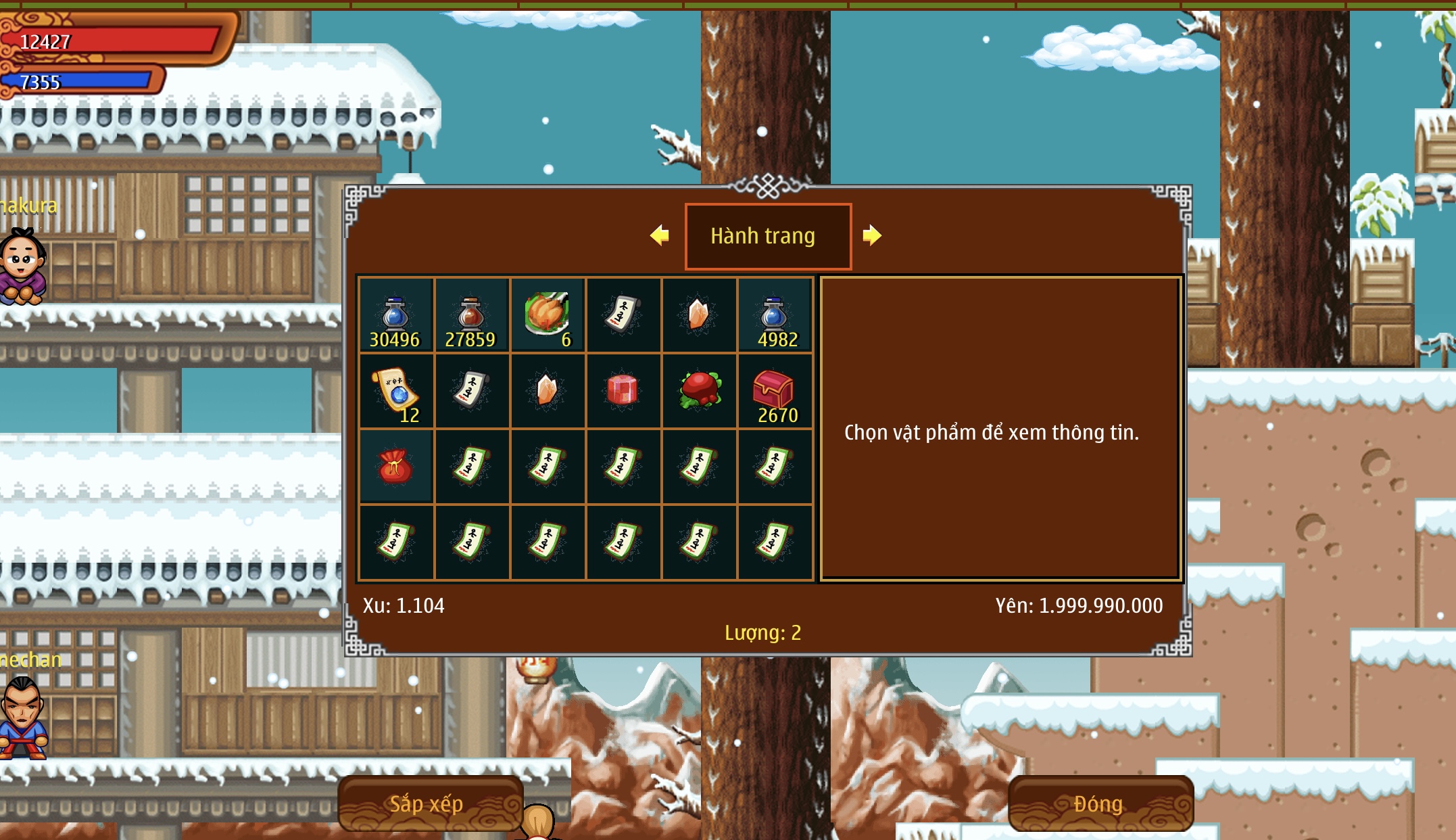Choose the red potion stack of 27859

pyautogui.click(x=471, y=315)
